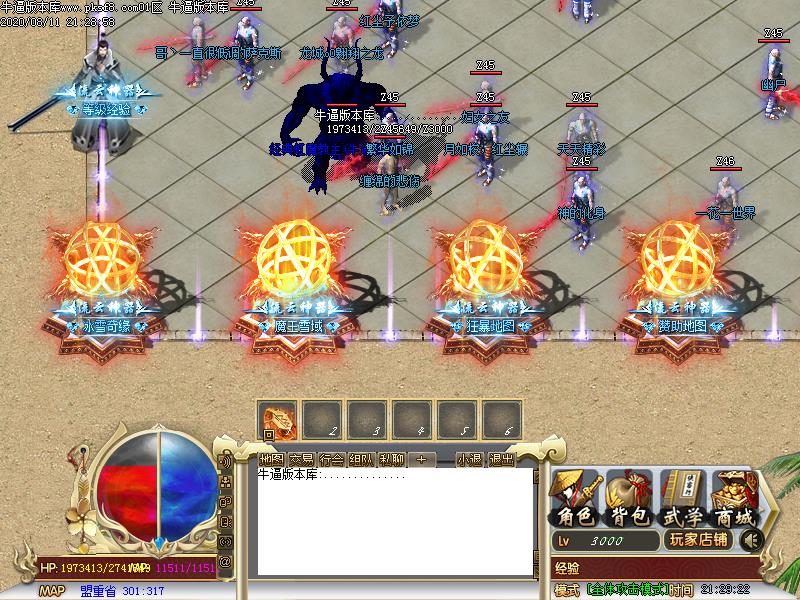Open the MAP button at bottom left
800x600 pixels.
click(52, 591)
